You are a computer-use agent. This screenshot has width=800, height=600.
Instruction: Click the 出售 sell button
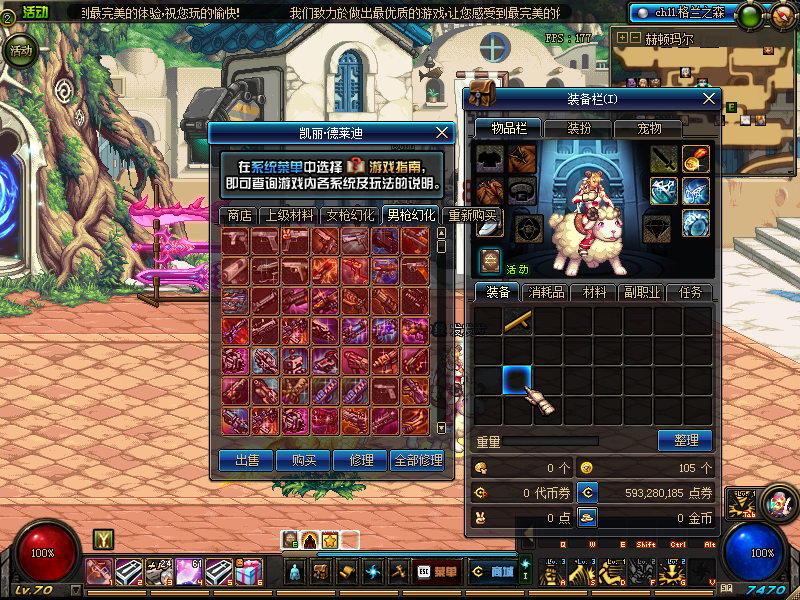[x=247, y=460]
